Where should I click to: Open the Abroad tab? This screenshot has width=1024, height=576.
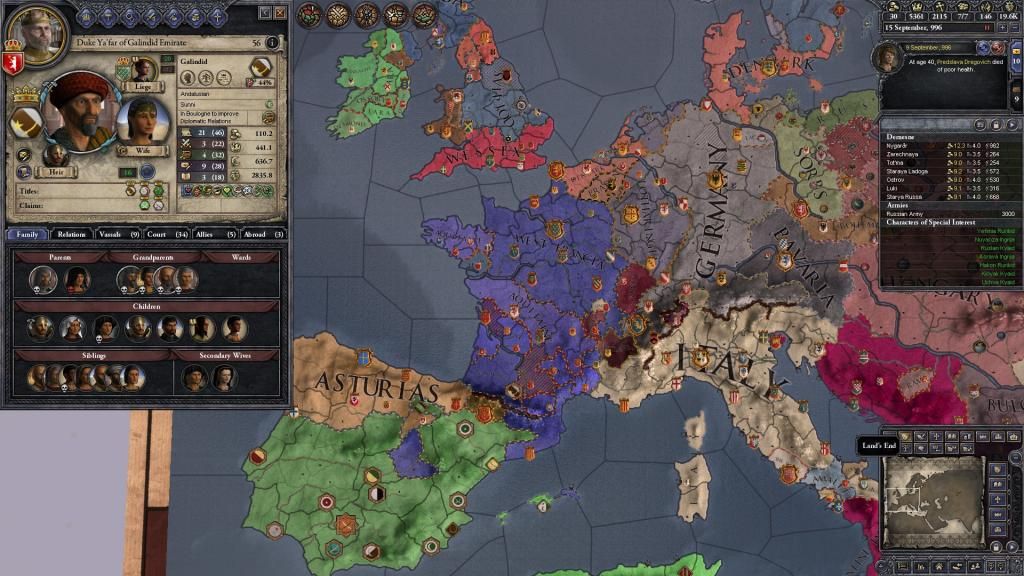tap(262, 234)
